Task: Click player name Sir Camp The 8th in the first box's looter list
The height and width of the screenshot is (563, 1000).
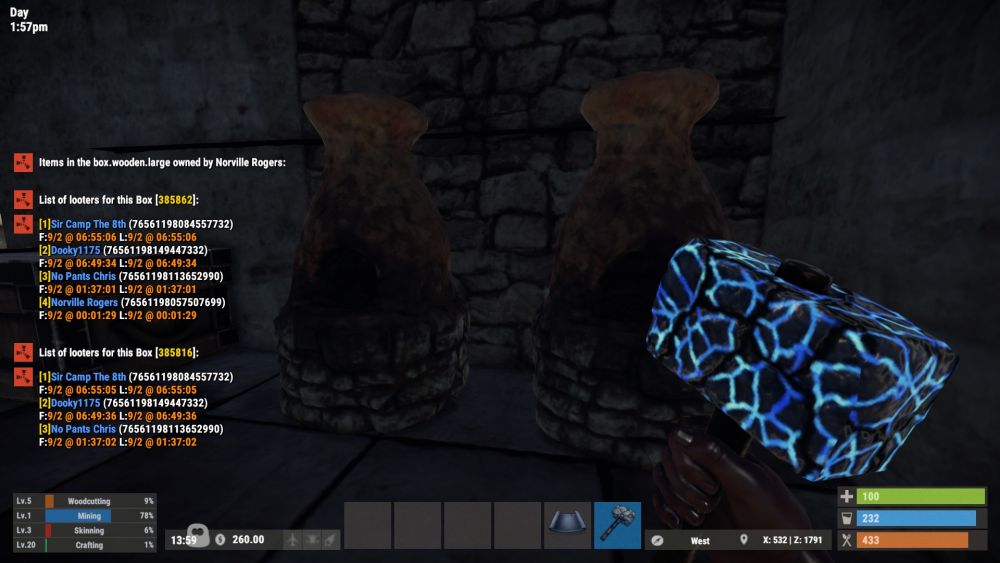Action: [82, 224]
